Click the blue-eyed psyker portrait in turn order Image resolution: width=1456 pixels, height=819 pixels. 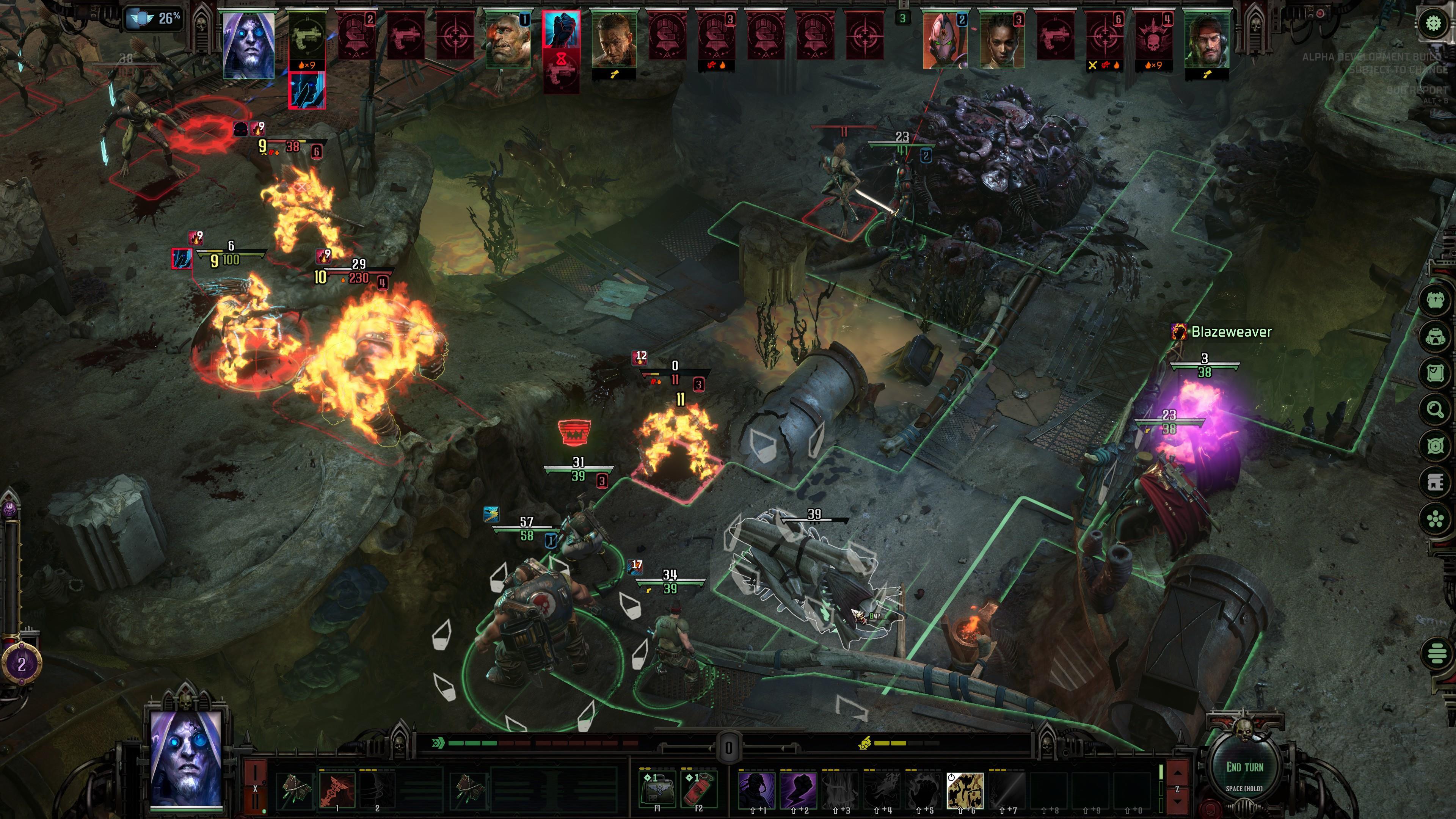coord(248,45)
